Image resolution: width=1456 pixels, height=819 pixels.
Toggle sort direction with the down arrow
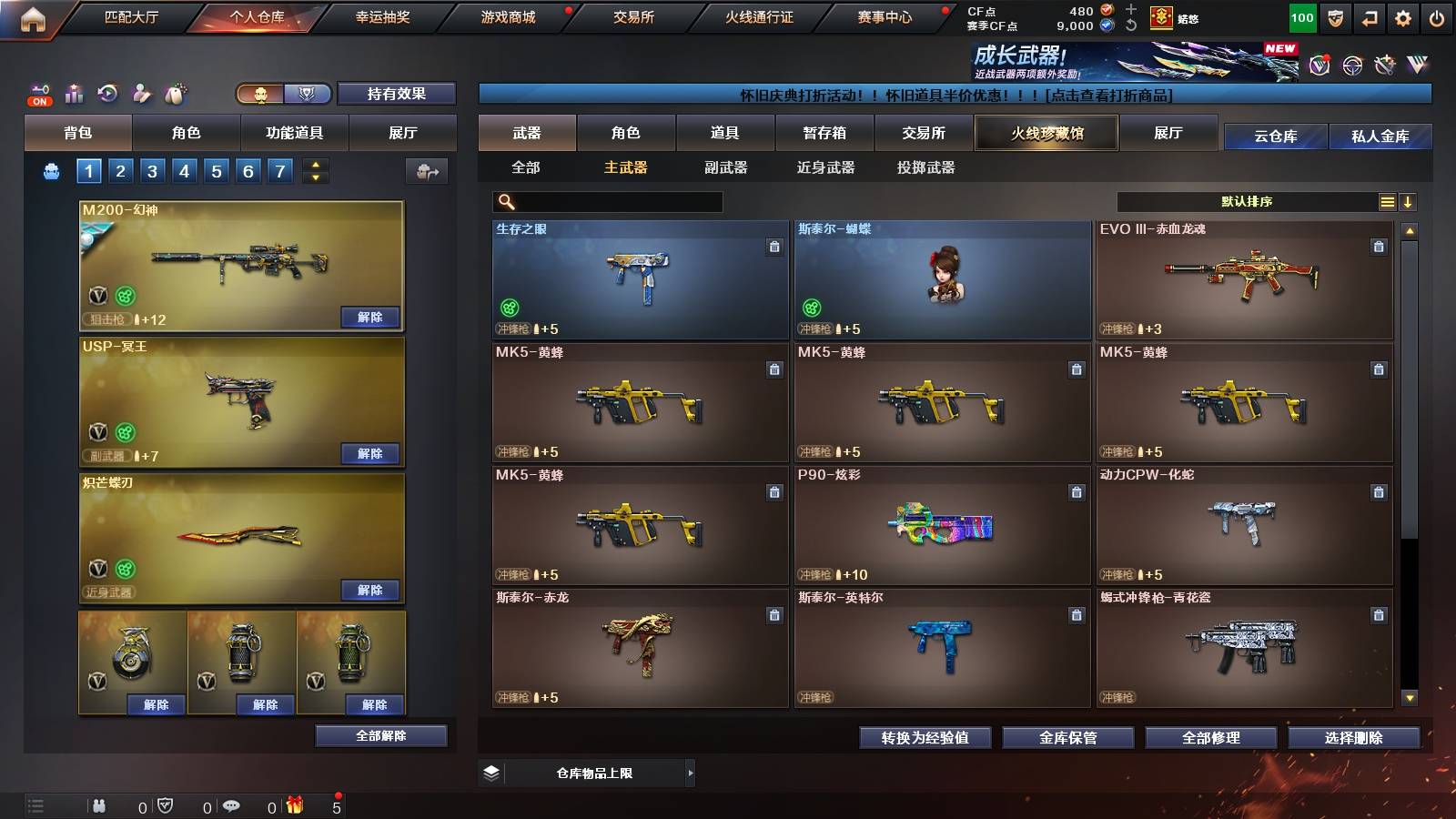click(x=1407, y=201)
